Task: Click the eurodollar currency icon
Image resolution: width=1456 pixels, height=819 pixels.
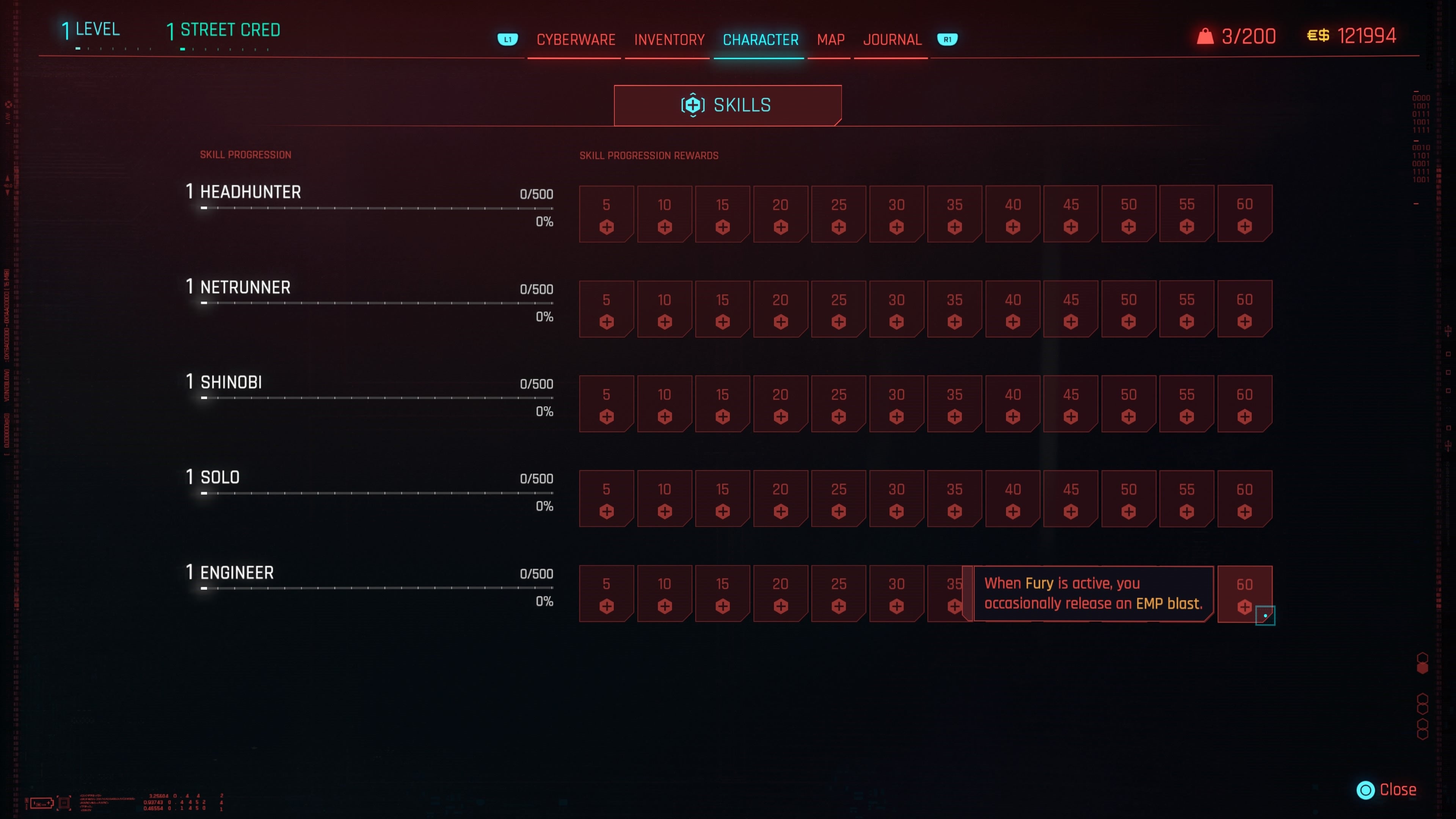Action: 1319,36
